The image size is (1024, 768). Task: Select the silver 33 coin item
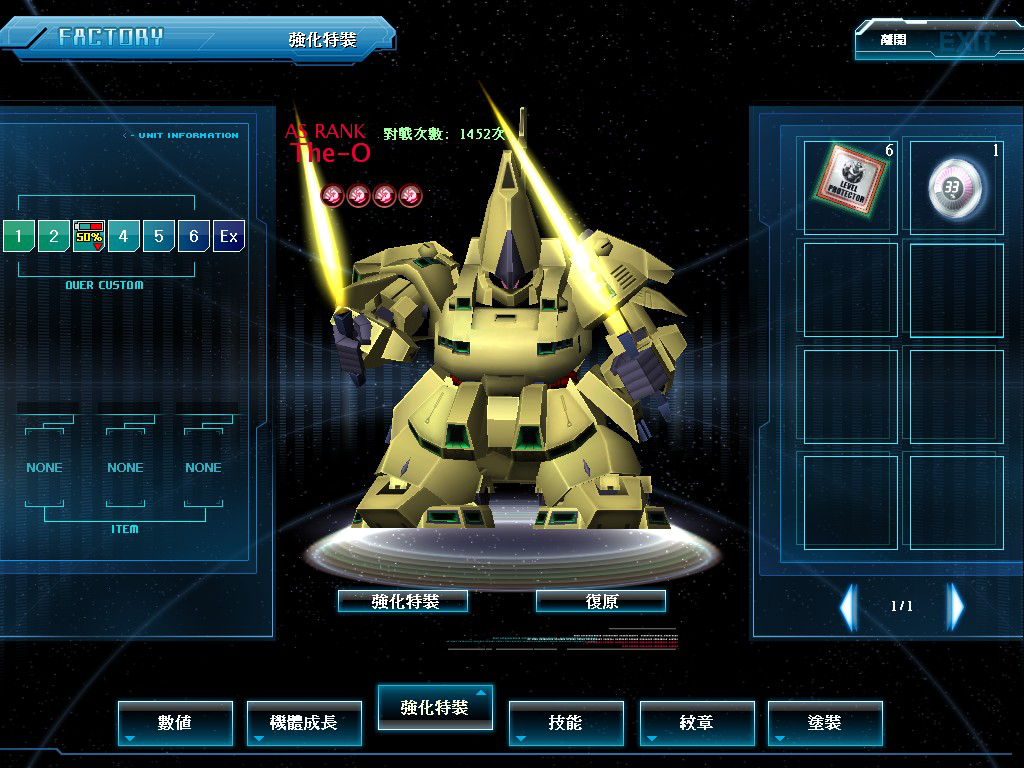(957, 186)
